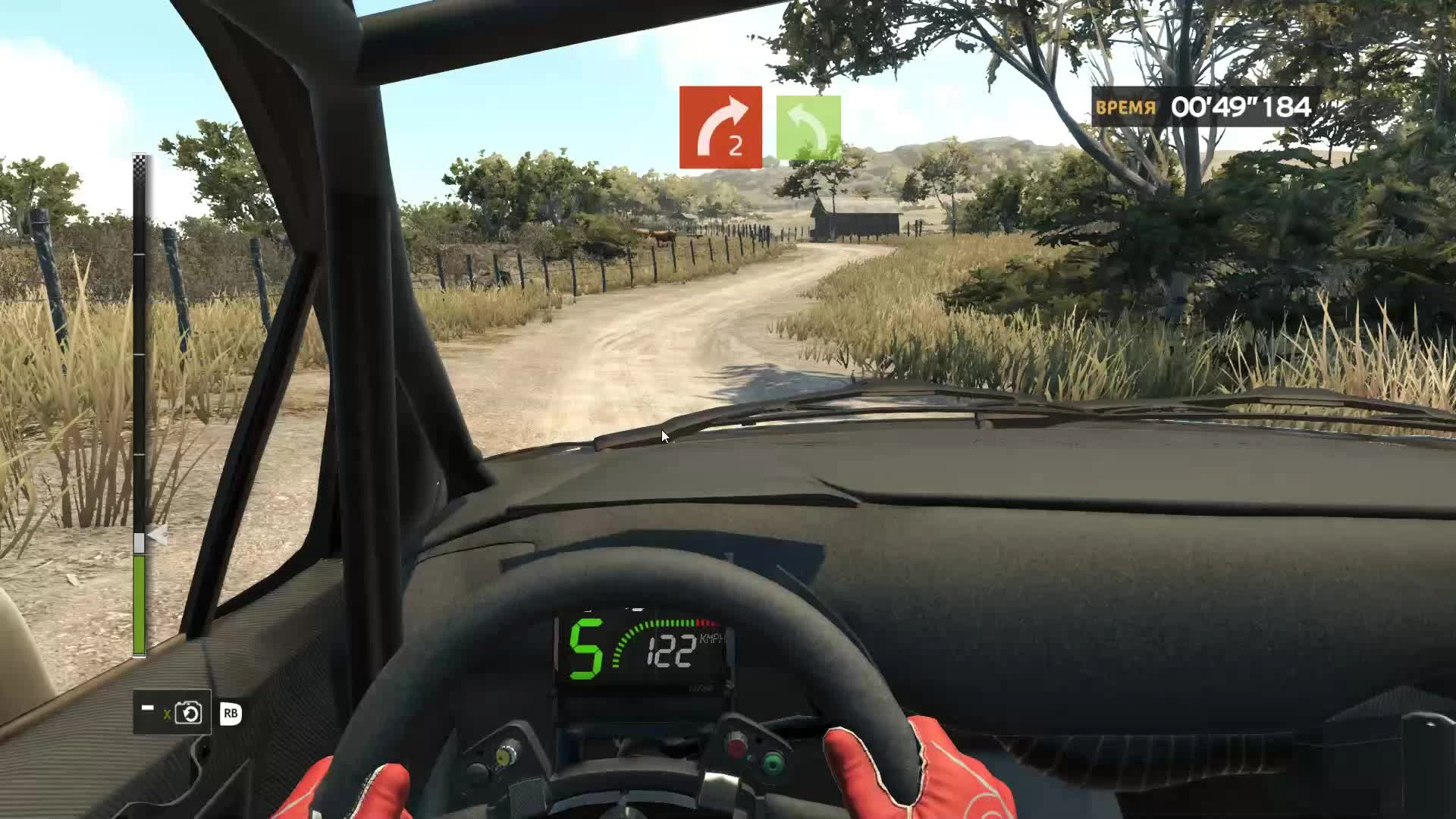Select the green left-turn arrow pacenote
This screenshot has width=1456, height=819.
click(x=809, y=125)
